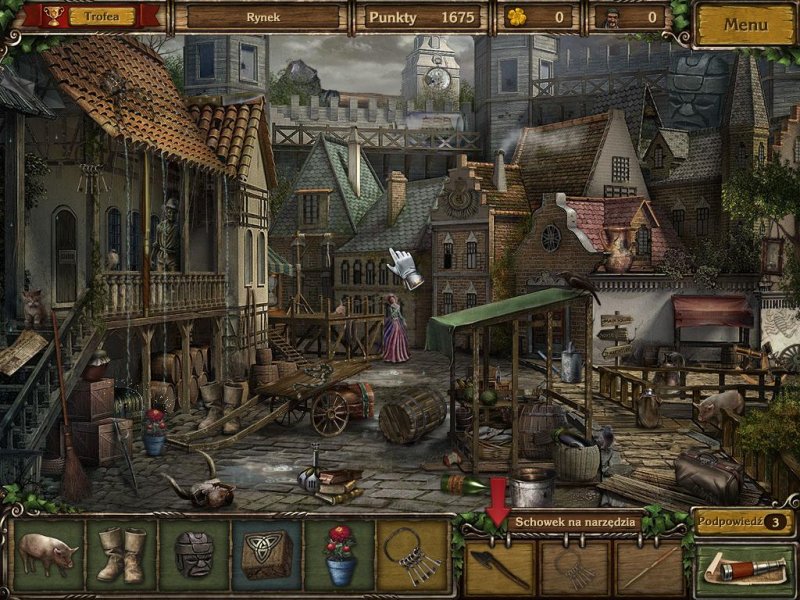Pick the red flower pot slot
Screen dimensions: 800x600
pos(340,554)
